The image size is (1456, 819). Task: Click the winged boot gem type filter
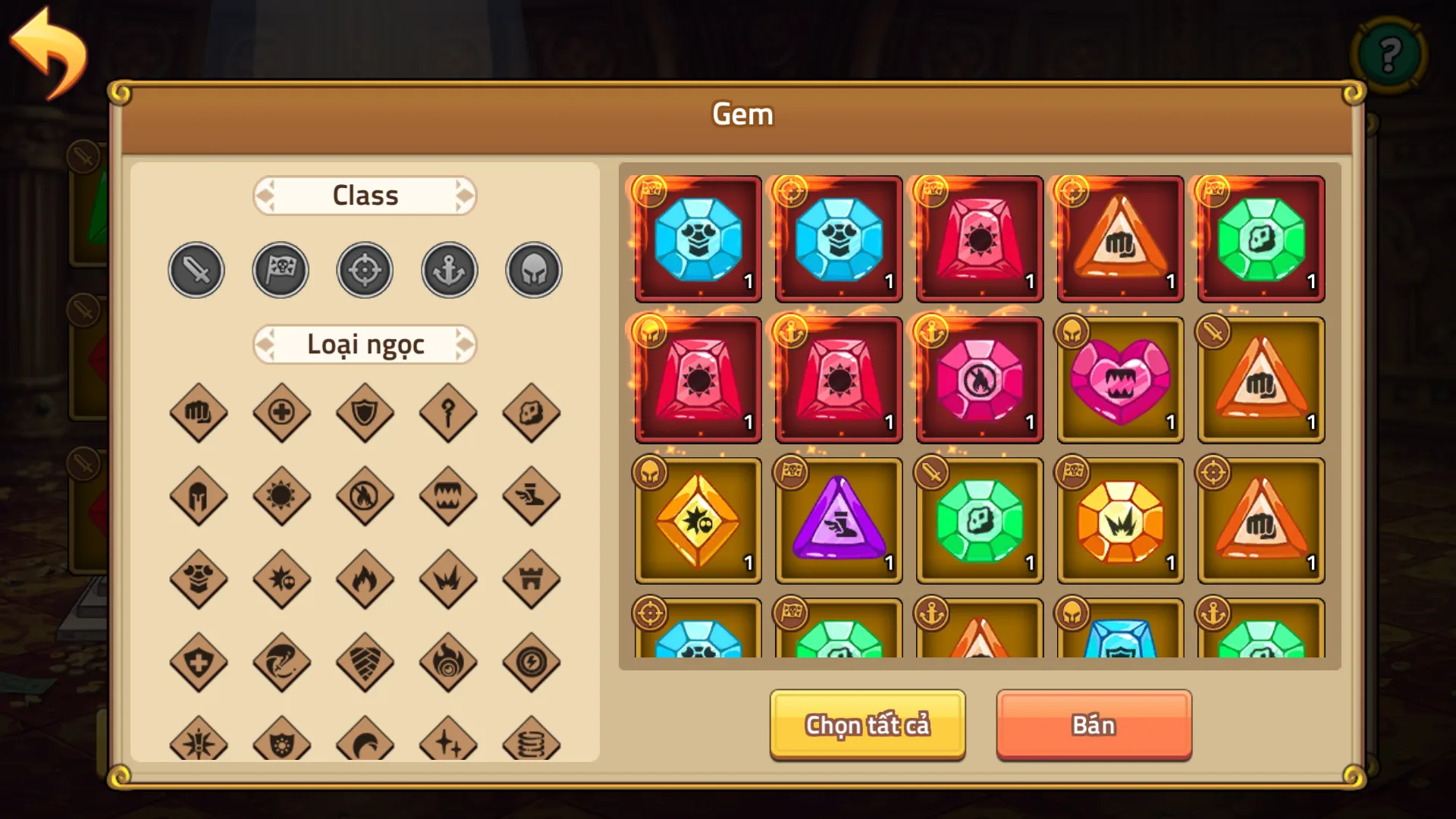532,497
